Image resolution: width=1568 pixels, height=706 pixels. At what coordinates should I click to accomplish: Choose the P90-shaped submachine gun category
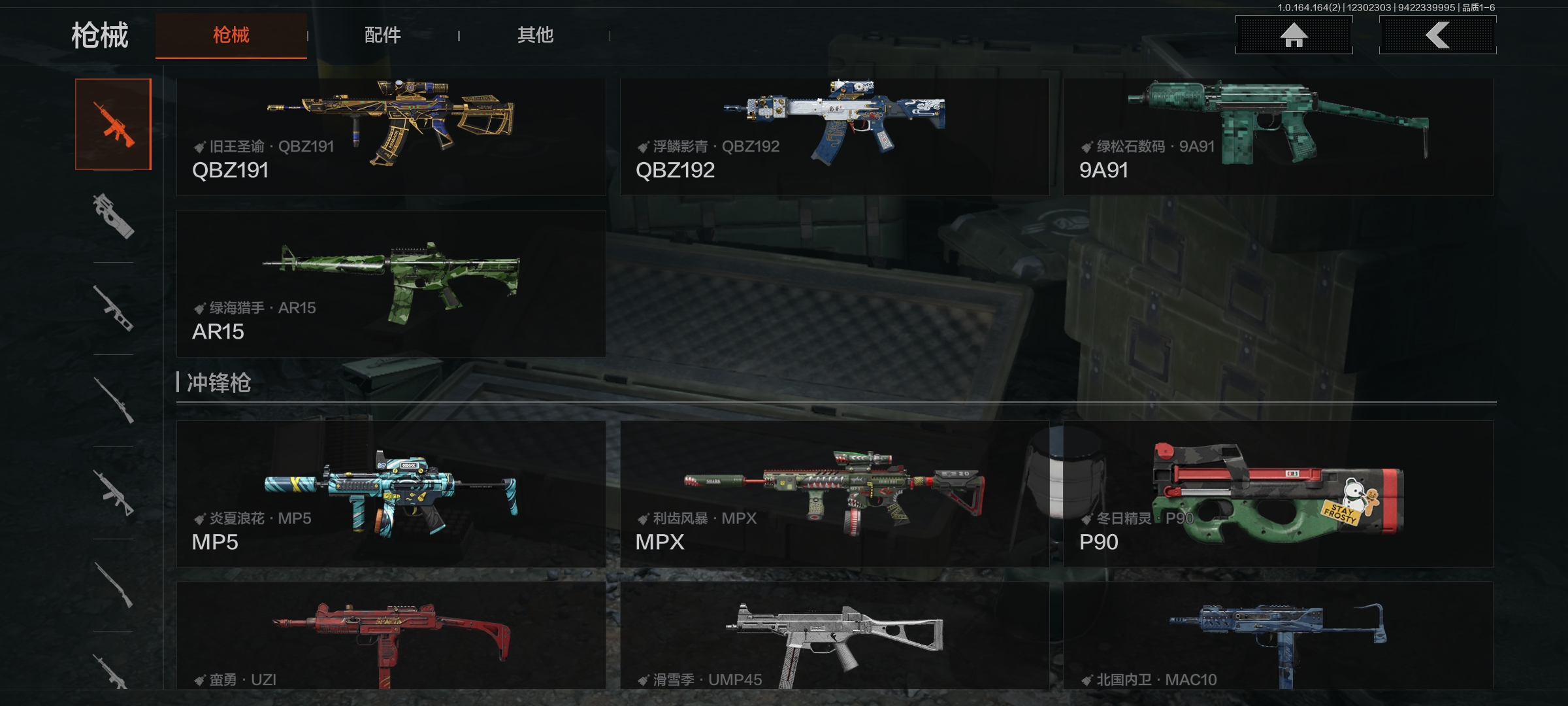tap(113, 216)
